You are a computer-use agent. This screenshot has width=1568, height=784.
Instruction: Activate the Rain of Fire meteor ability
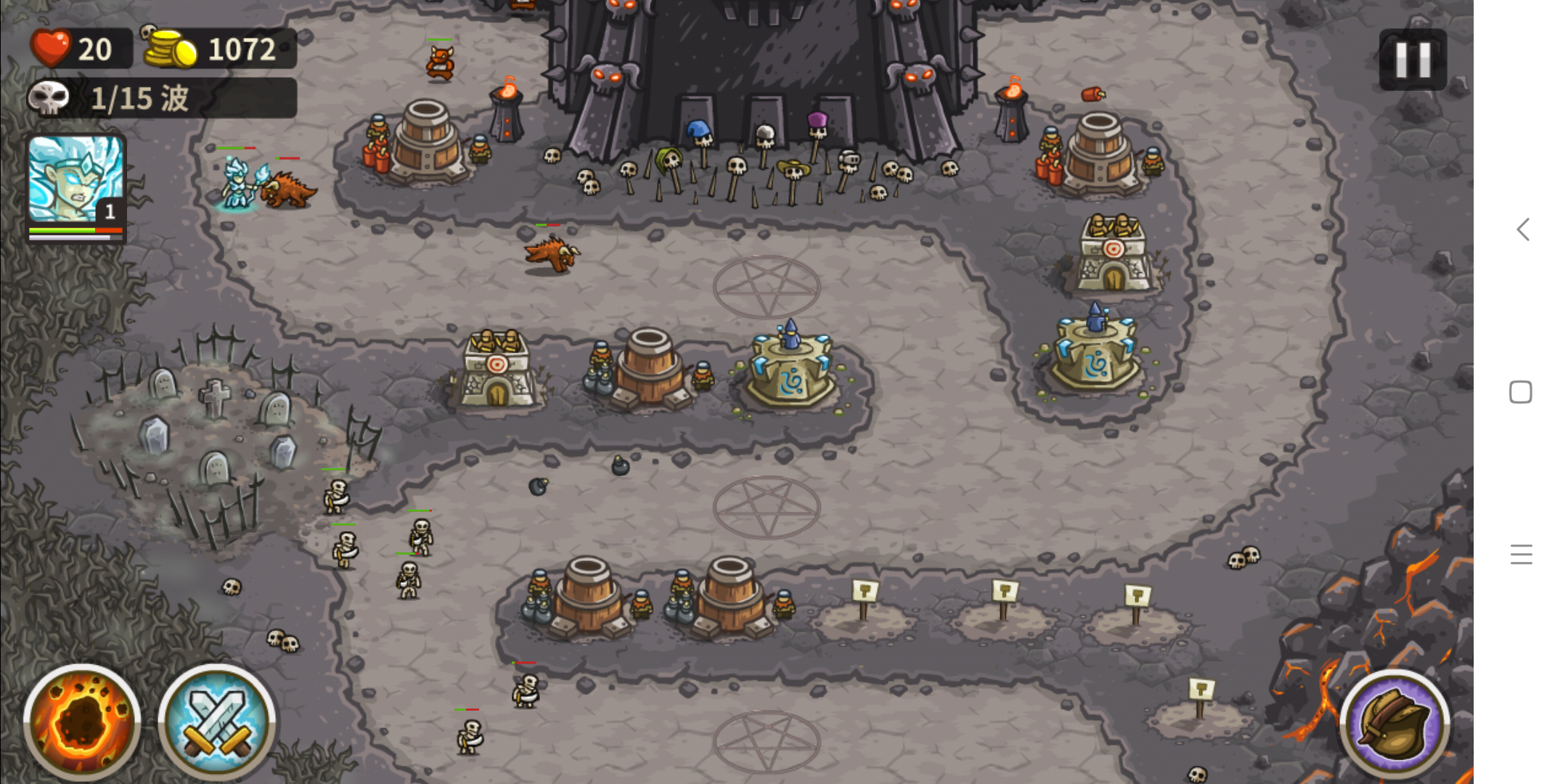[81, 721]
